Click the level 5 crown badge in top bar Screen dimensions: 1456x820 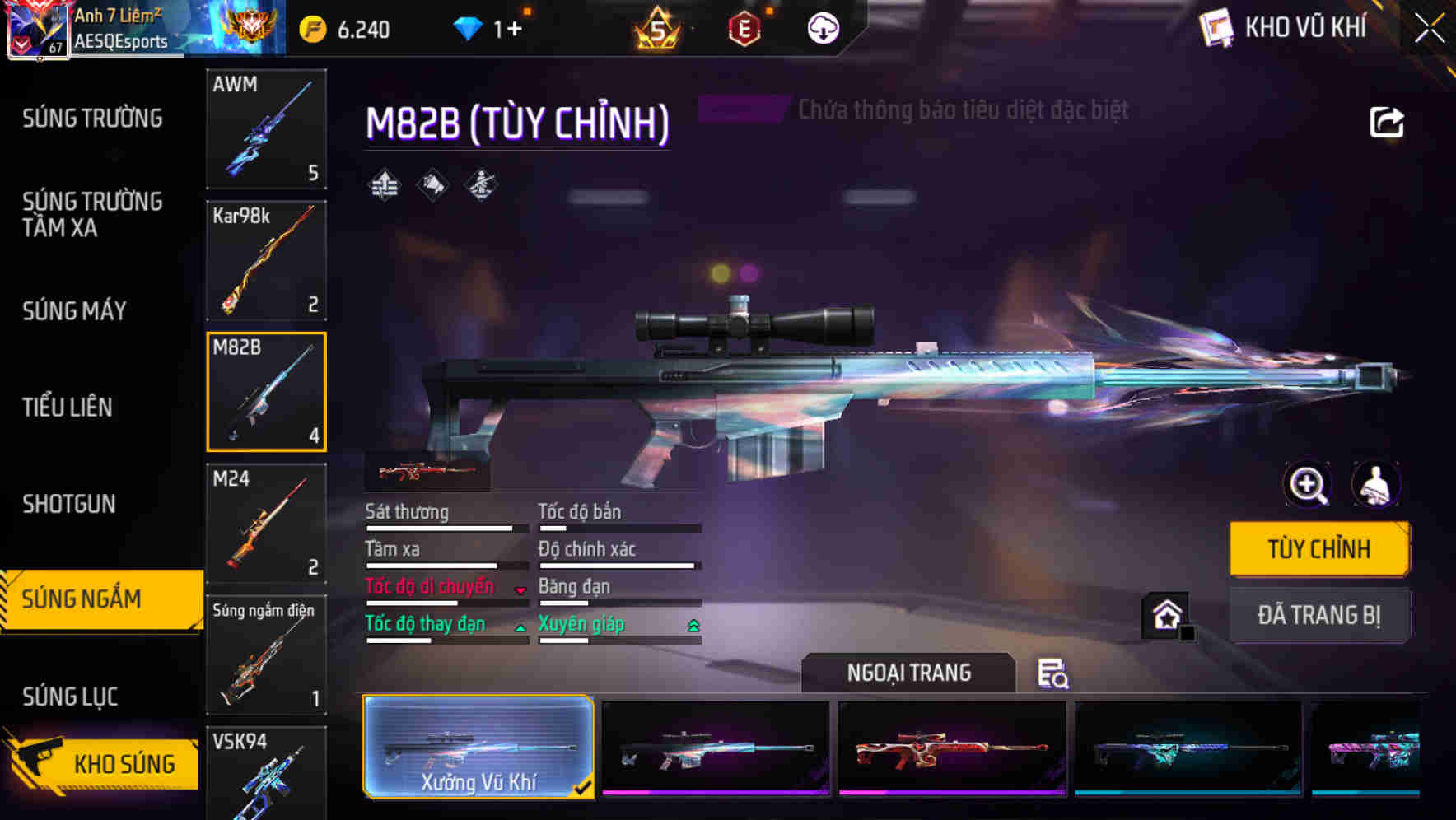pos(659,27)
